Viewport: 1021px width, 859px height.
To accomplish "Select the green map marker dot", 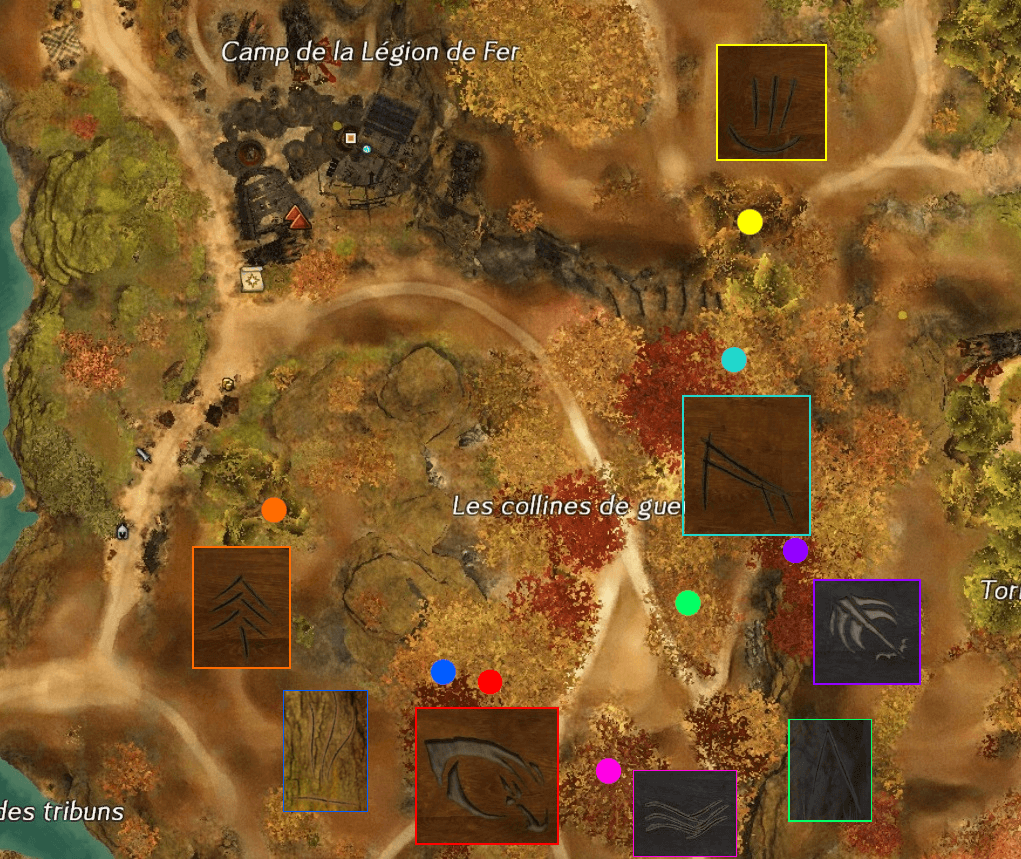I will coord(688,603).
